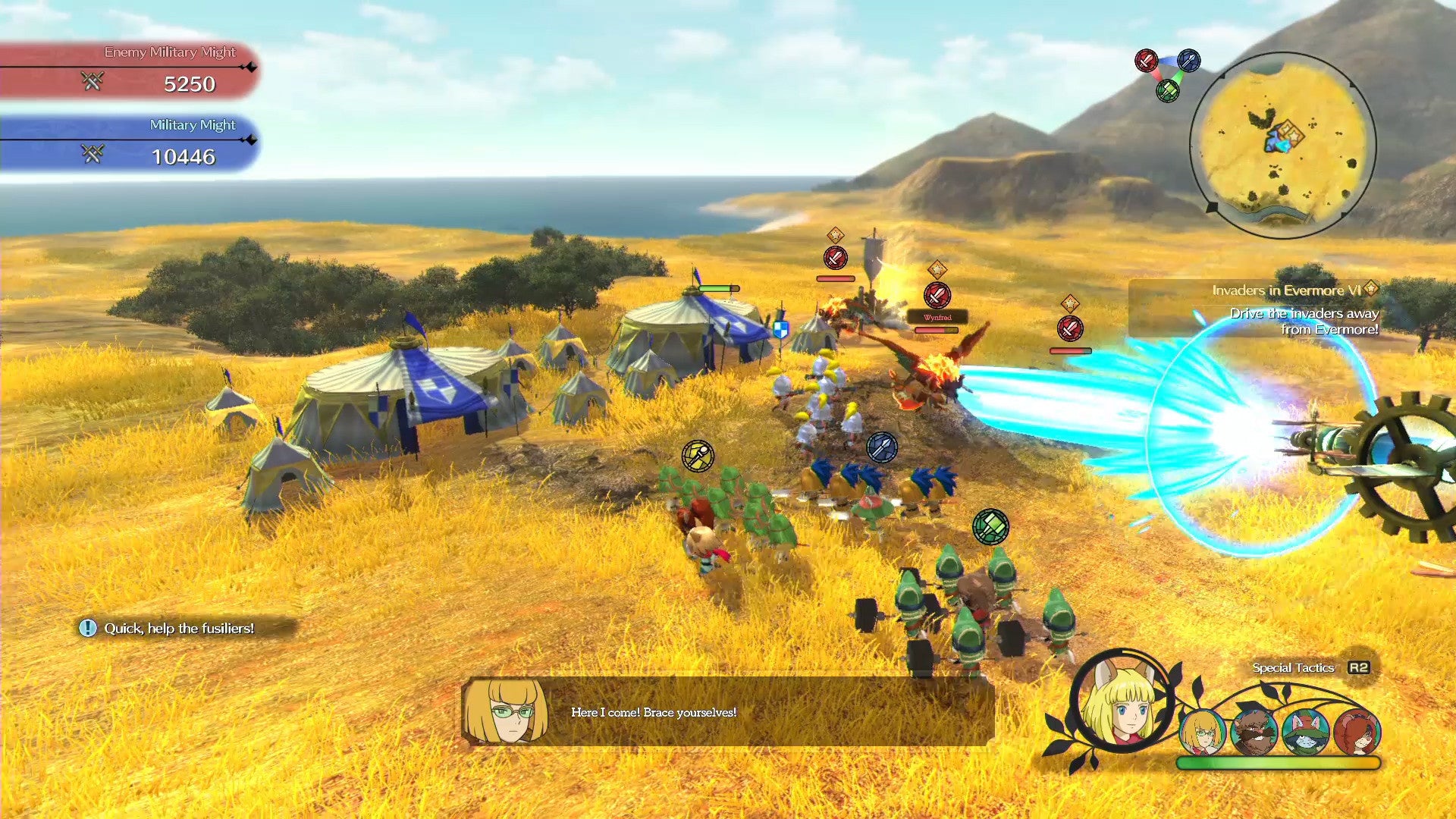Select the blue spear icon in the weapon triangle
This screenshot has width=1456, height=819.
(x=1188, y=61)
